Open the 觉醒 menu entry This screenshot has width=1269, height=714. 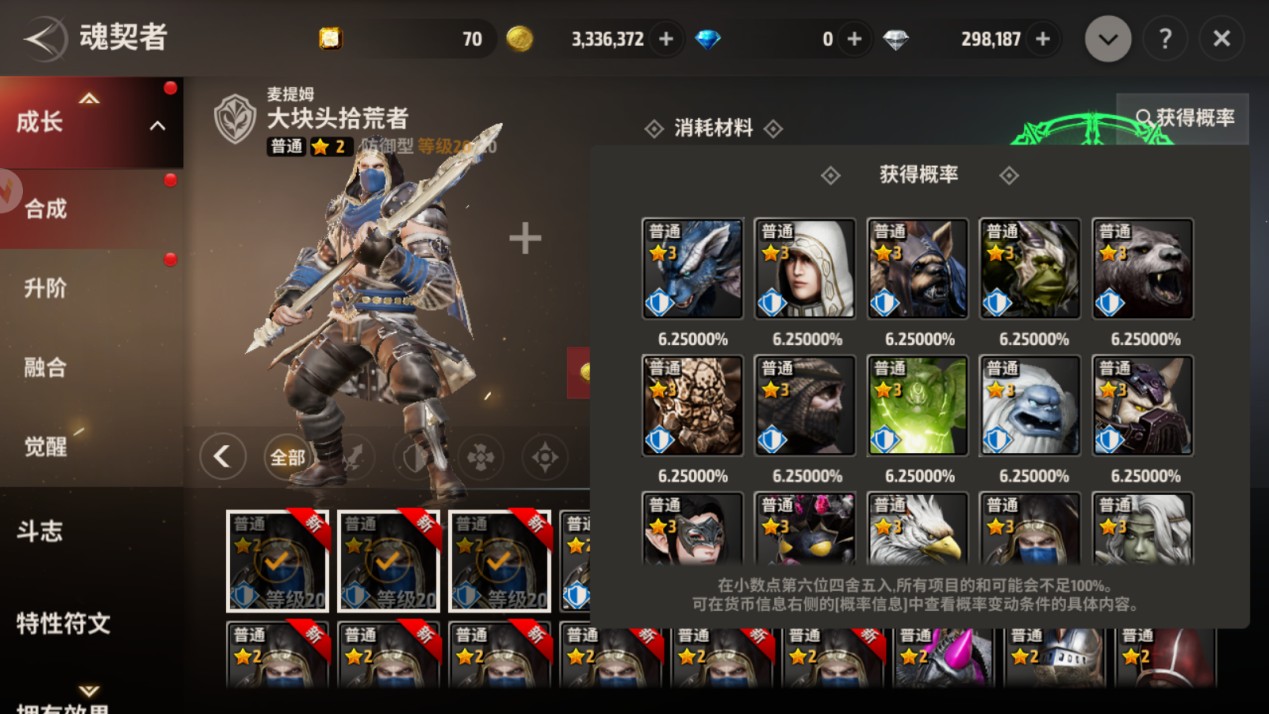[x=46, y=446]
